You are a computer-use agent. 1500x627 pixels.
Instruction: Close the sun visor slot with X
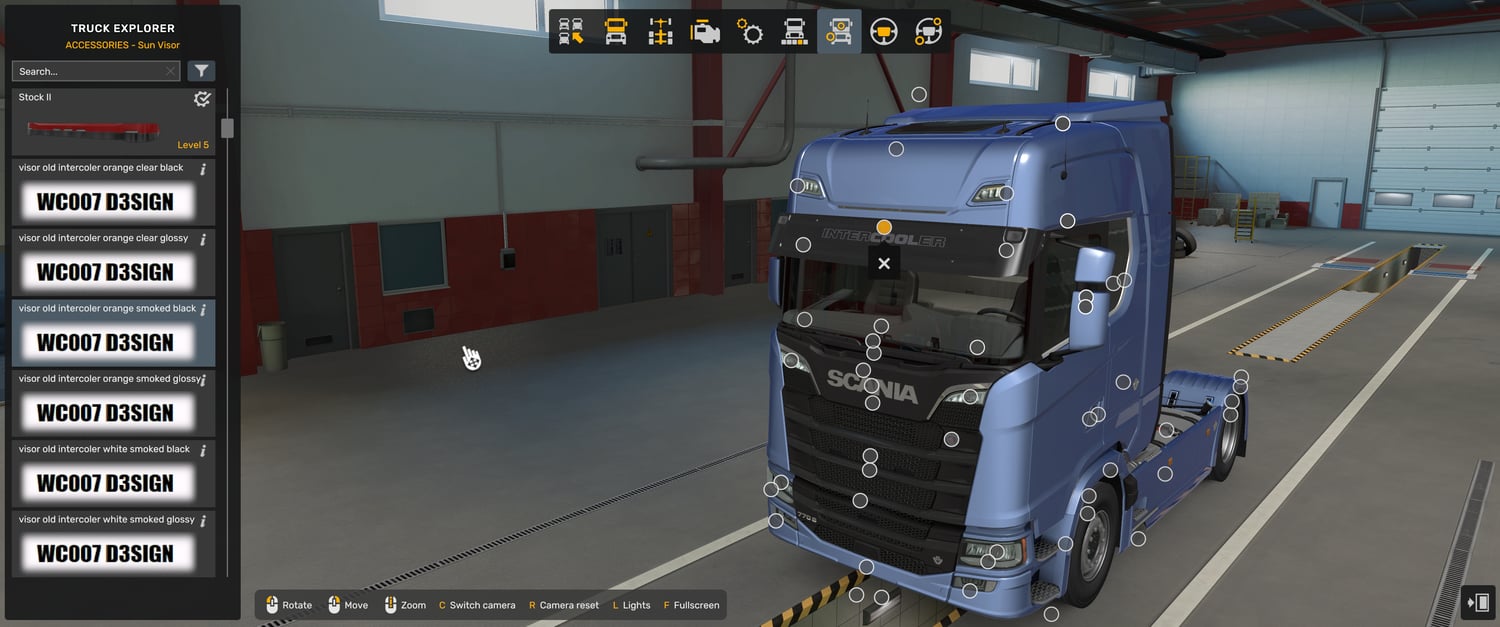click(x=884, y=264)
